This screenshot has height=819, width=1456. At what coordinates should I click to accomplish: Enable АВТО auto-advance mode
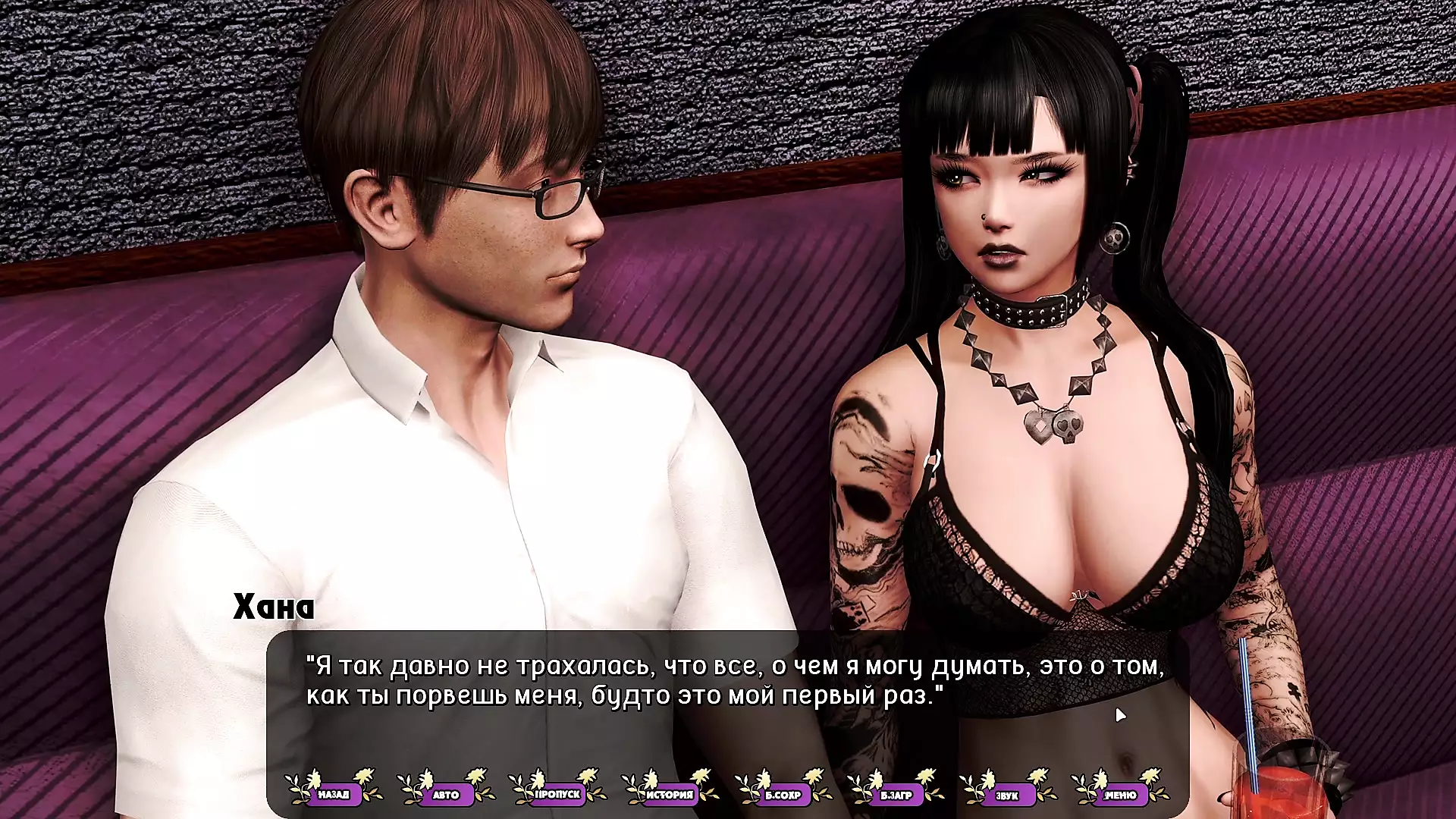coord(446,794)
